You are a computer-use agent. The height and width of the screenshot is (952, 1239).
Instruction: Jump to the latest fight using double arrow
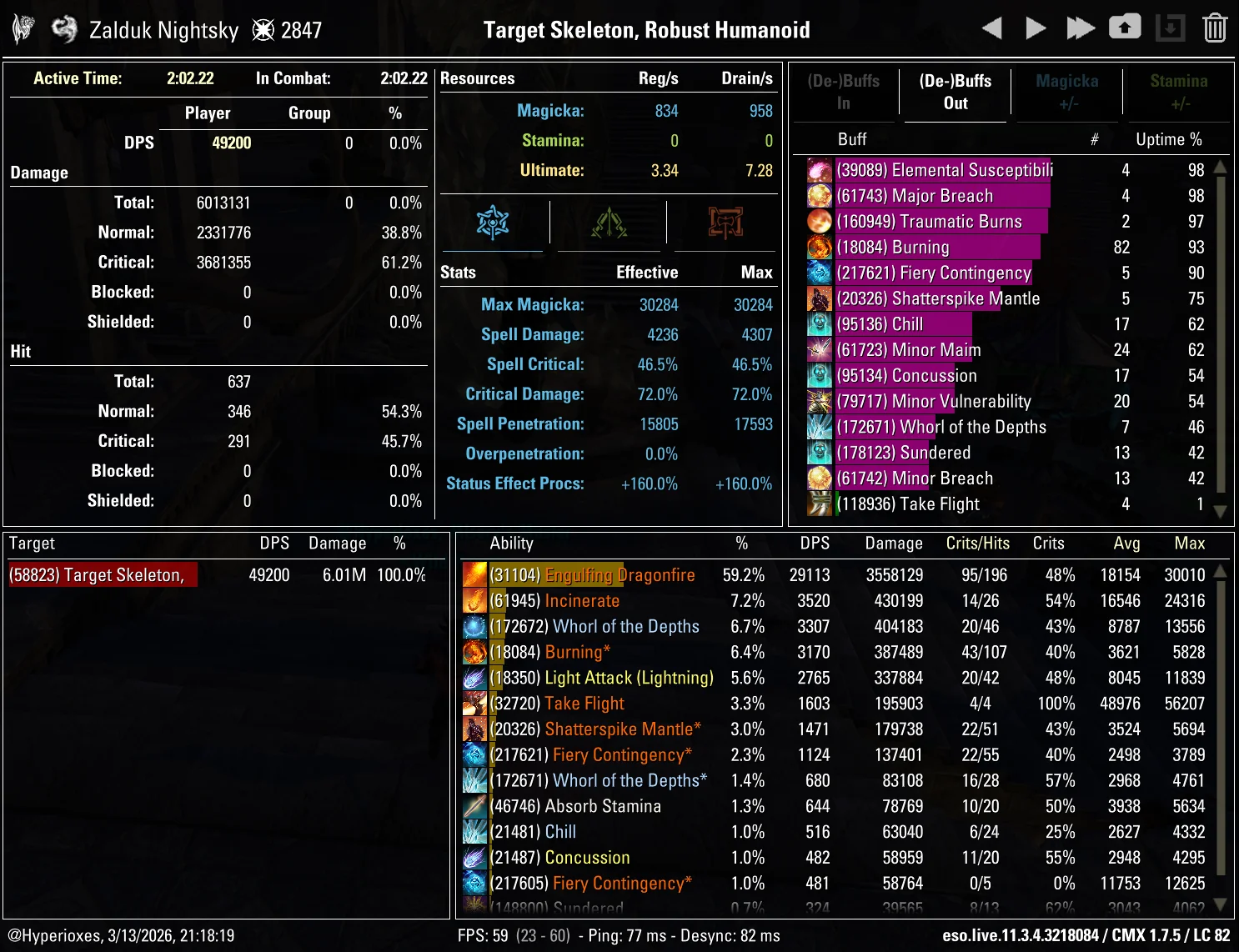point(1081,28)
